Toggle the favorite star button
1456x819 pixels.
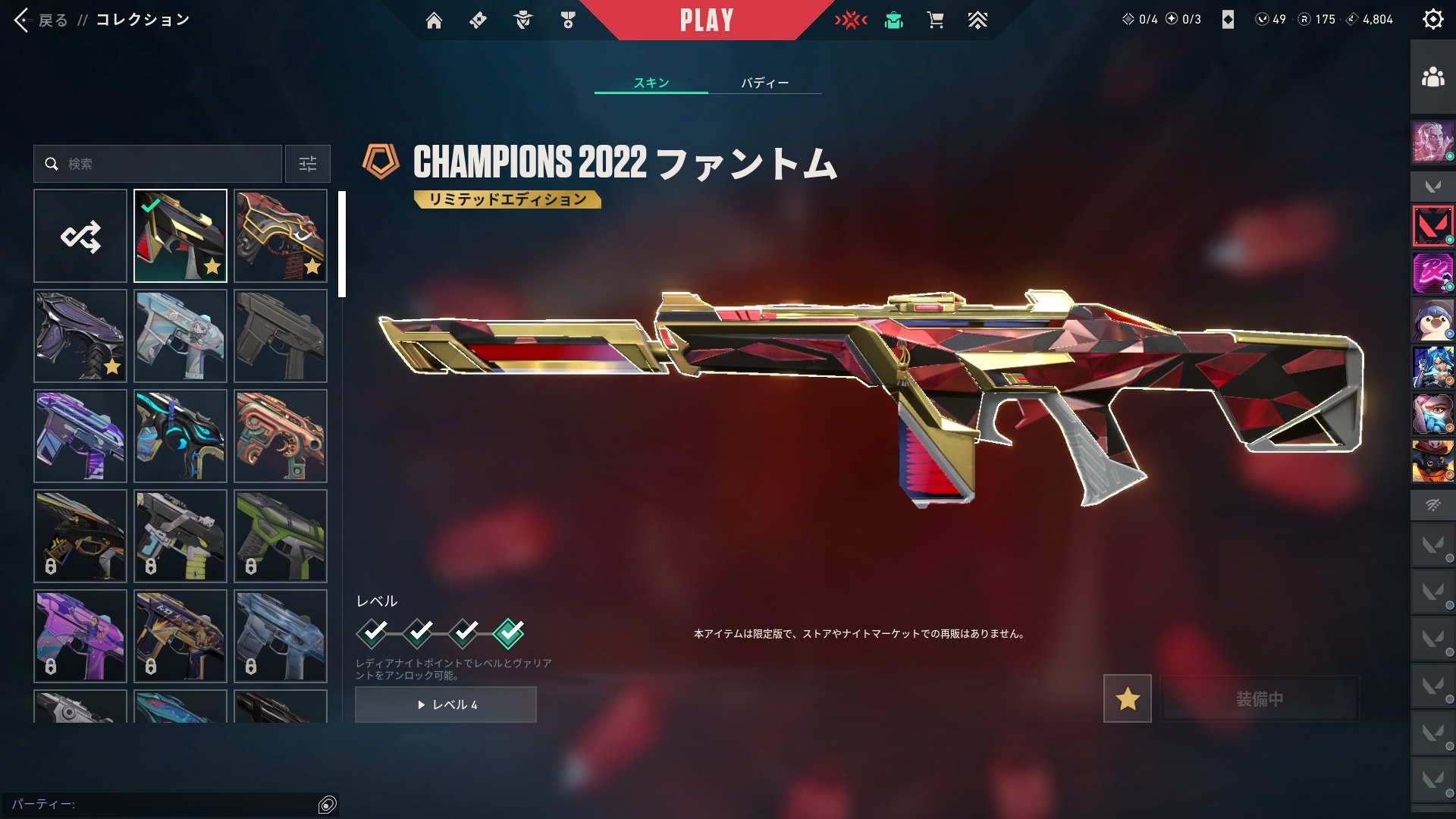point(1127,698)
